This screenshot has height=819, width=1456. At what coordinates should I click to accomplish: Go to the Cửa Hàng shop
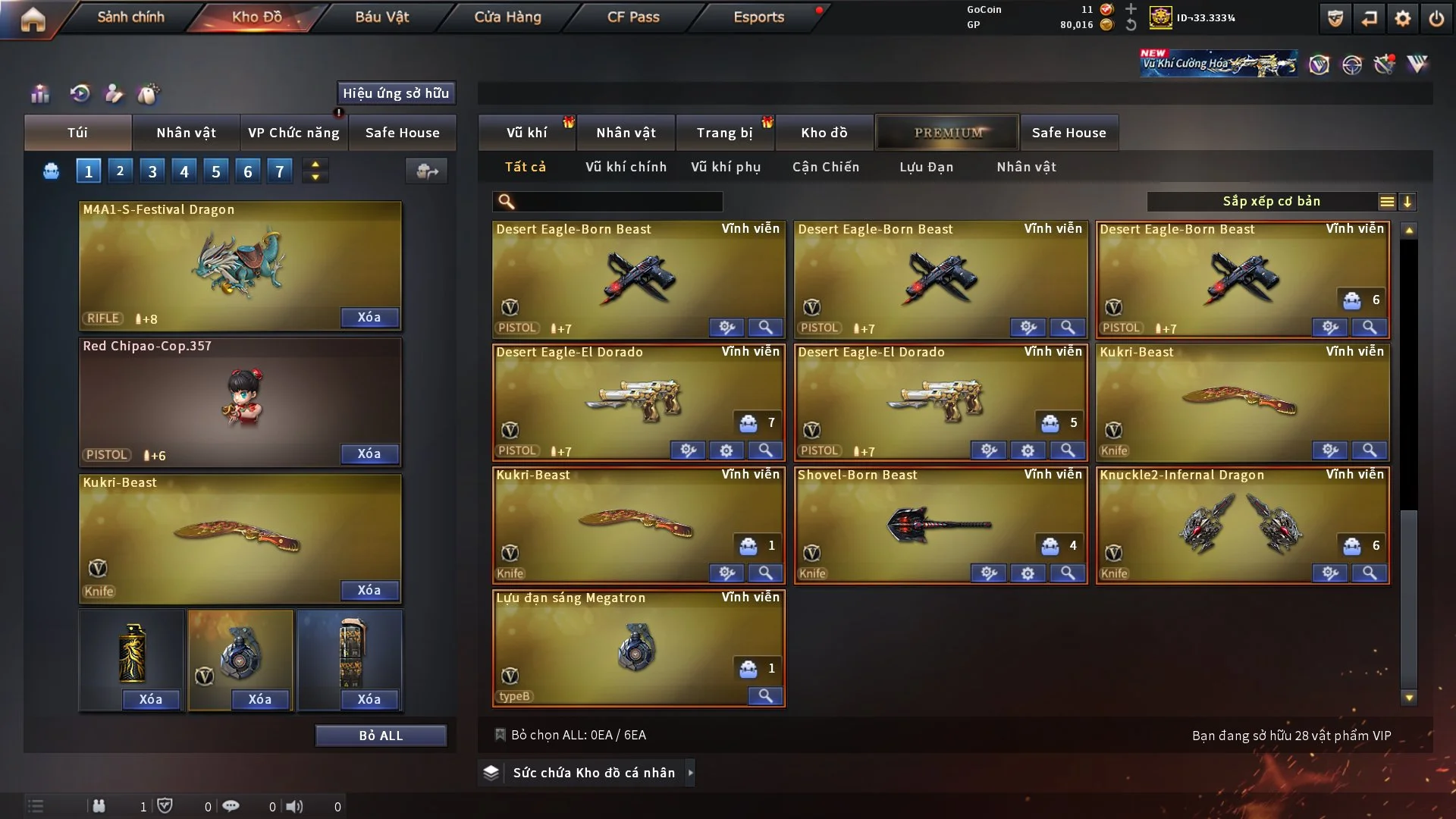coord(507,17)
